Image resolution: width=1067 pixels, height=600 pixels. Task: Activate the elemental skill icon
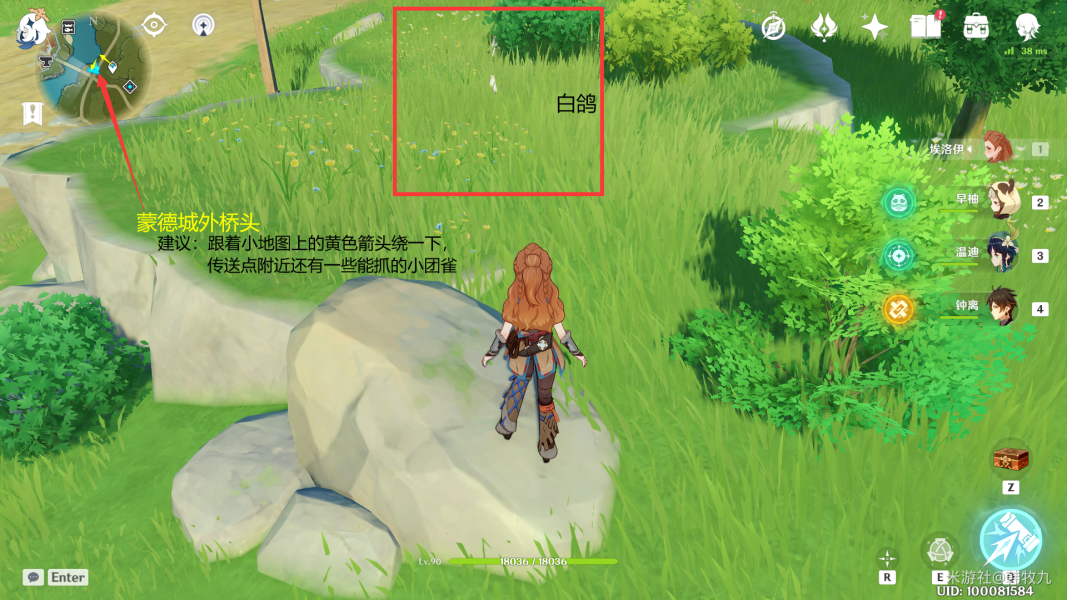939,549
